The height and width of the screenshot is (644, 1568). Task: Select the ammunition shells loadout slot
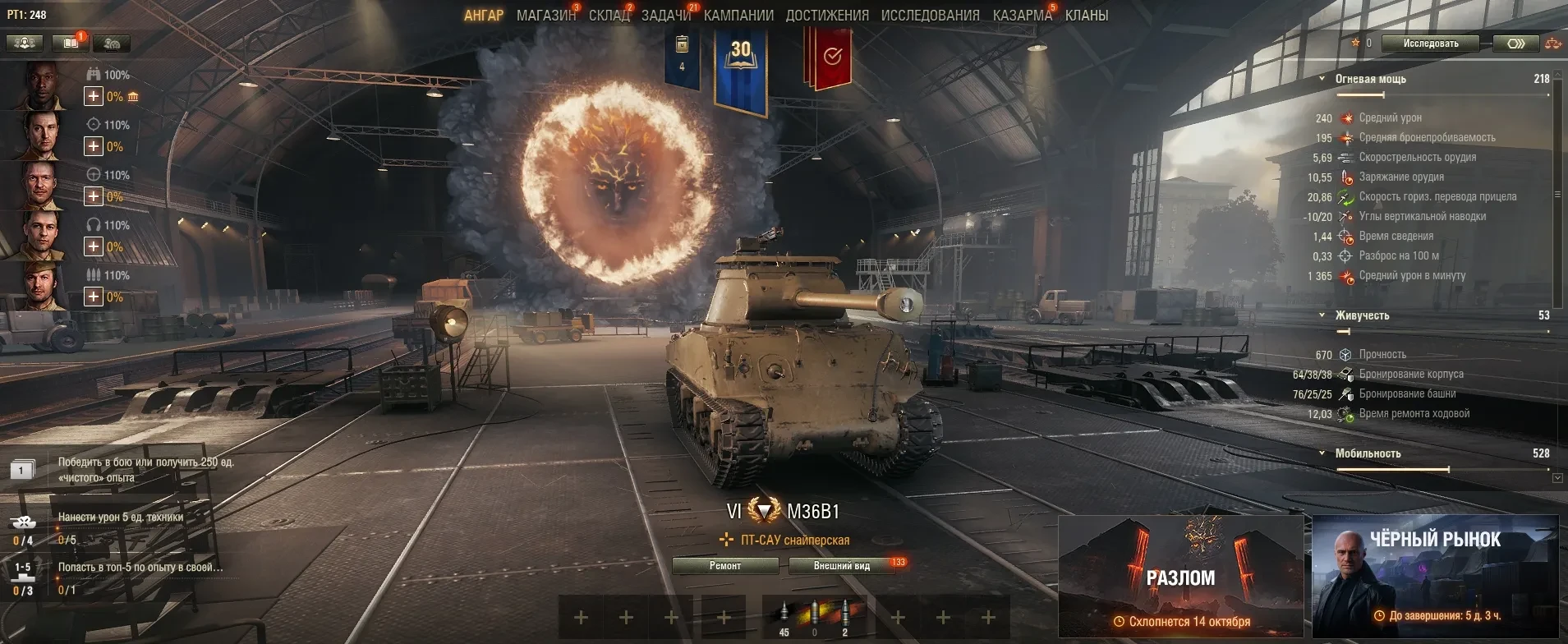click(x=814, y=617)
